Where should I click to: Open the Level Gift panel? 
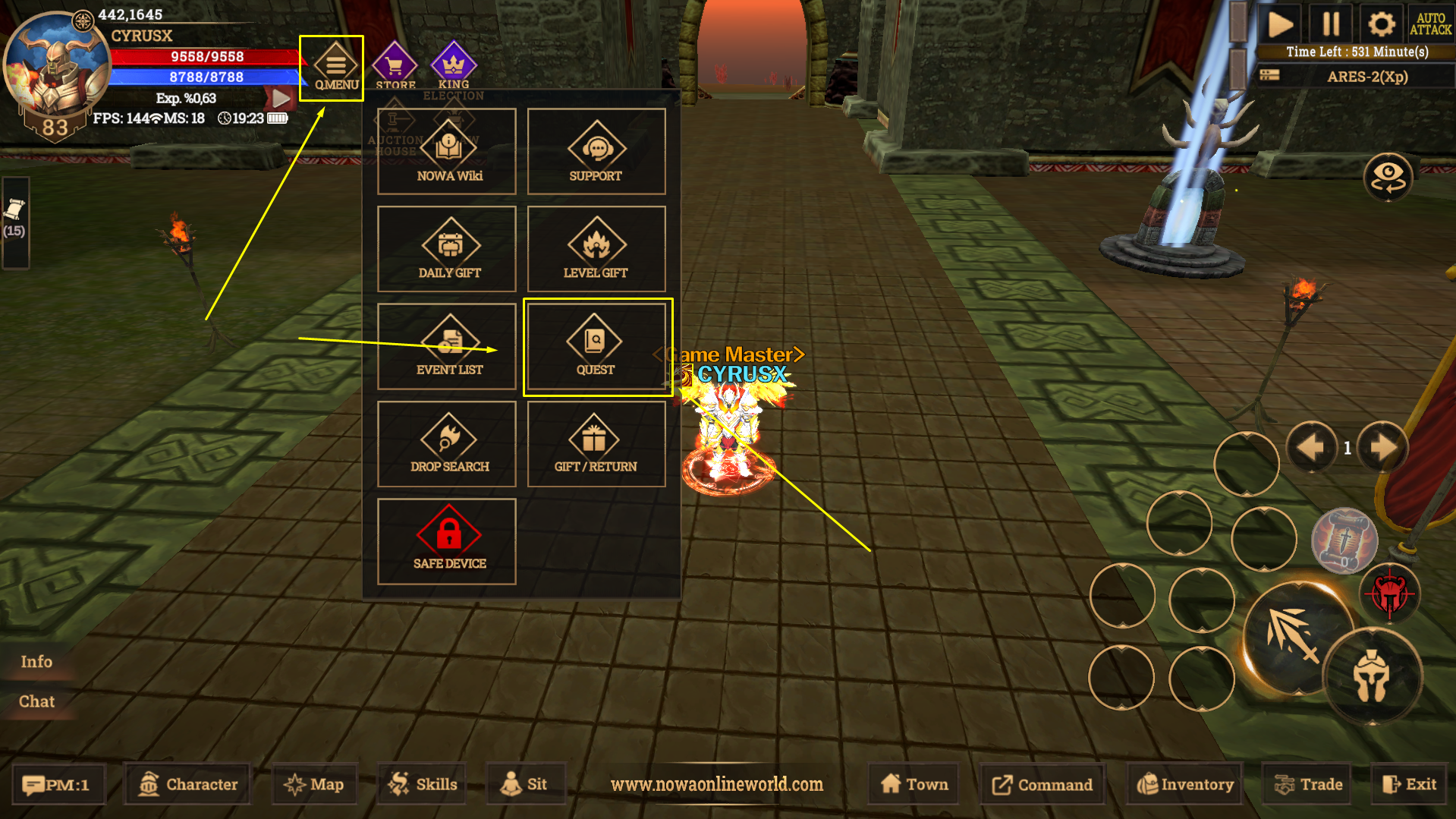596,249
